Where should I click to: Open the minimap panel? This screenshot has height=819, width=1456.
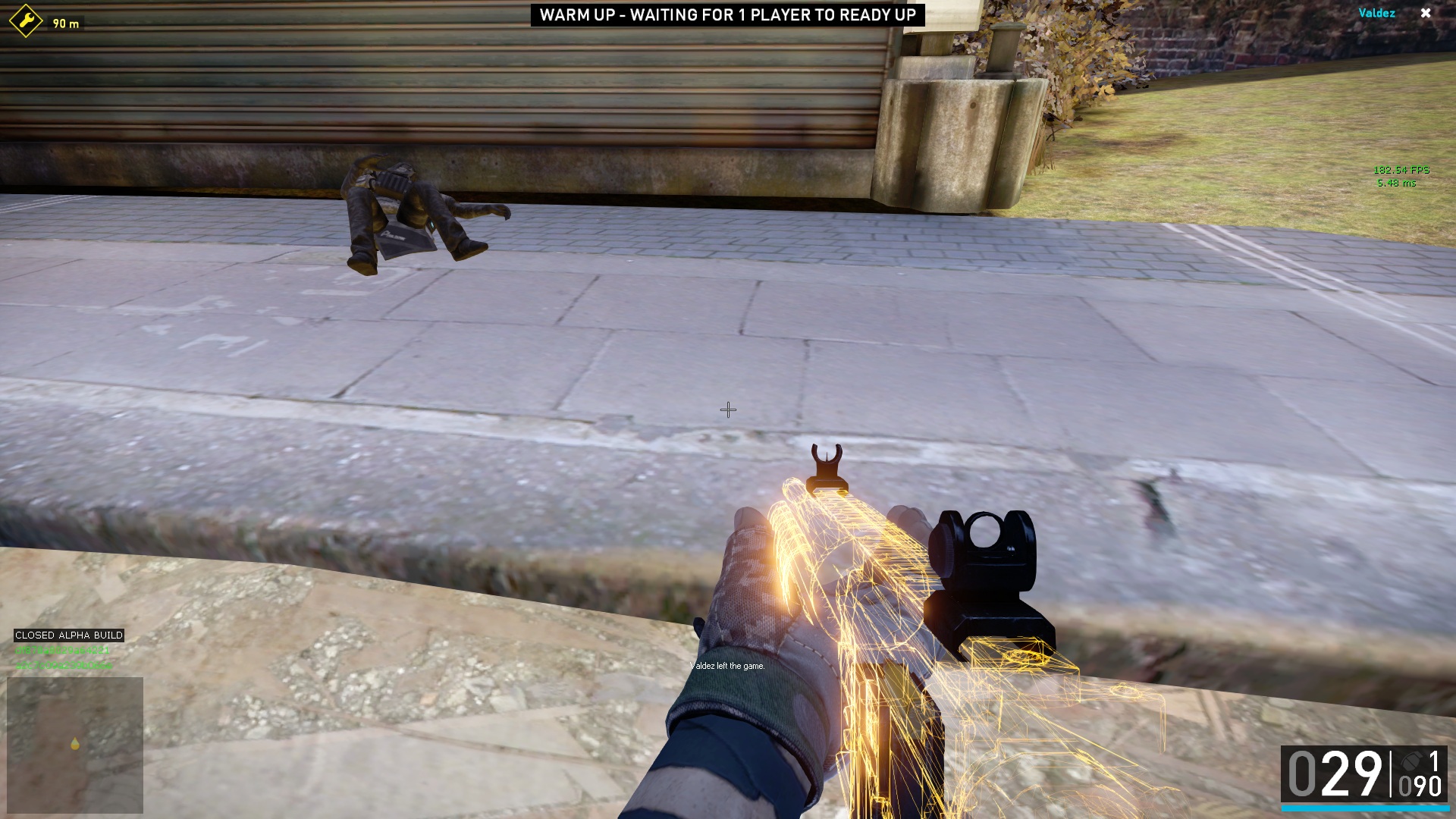click(75, 745)
